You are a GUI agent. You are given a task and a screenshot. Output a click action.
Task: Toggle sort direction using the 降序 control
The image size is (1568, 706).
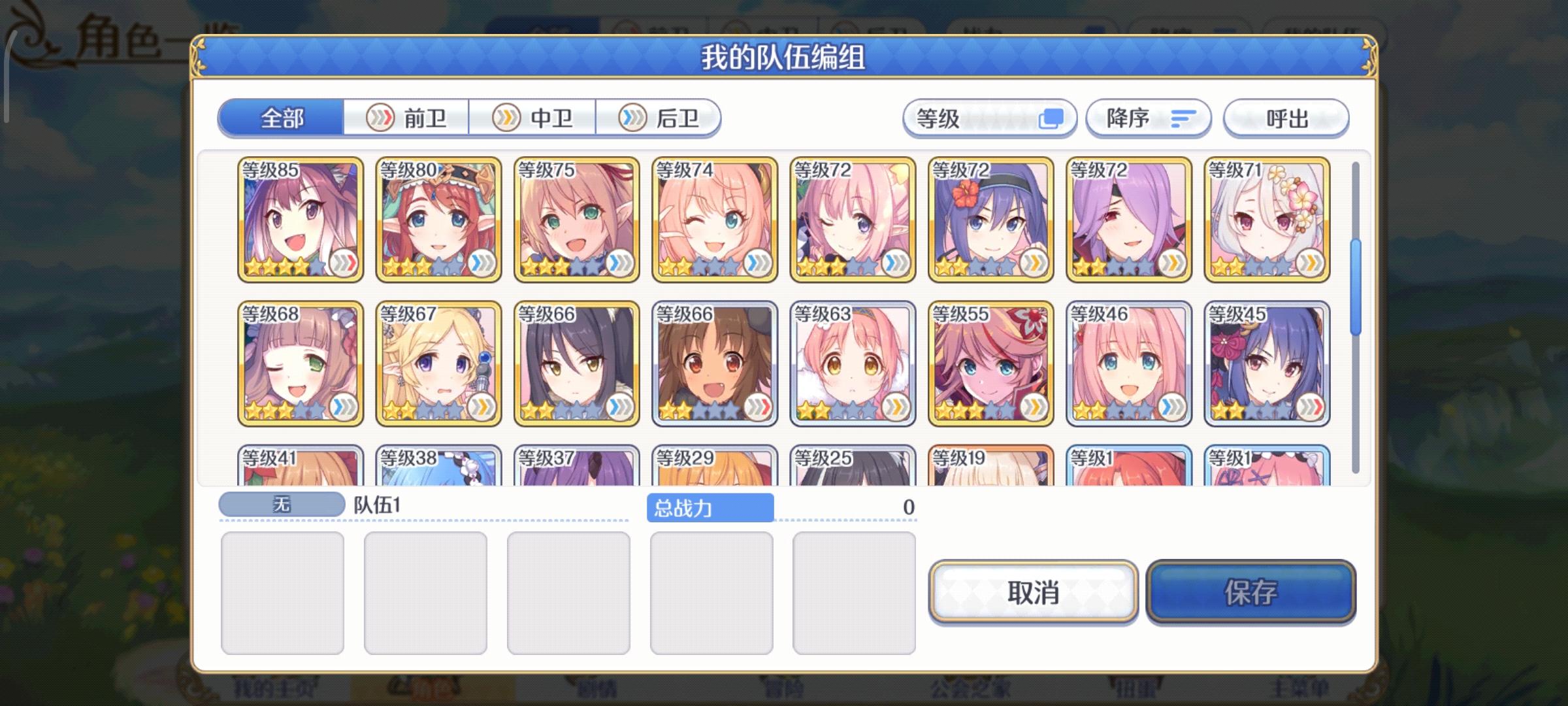[x=1148, y=118]
